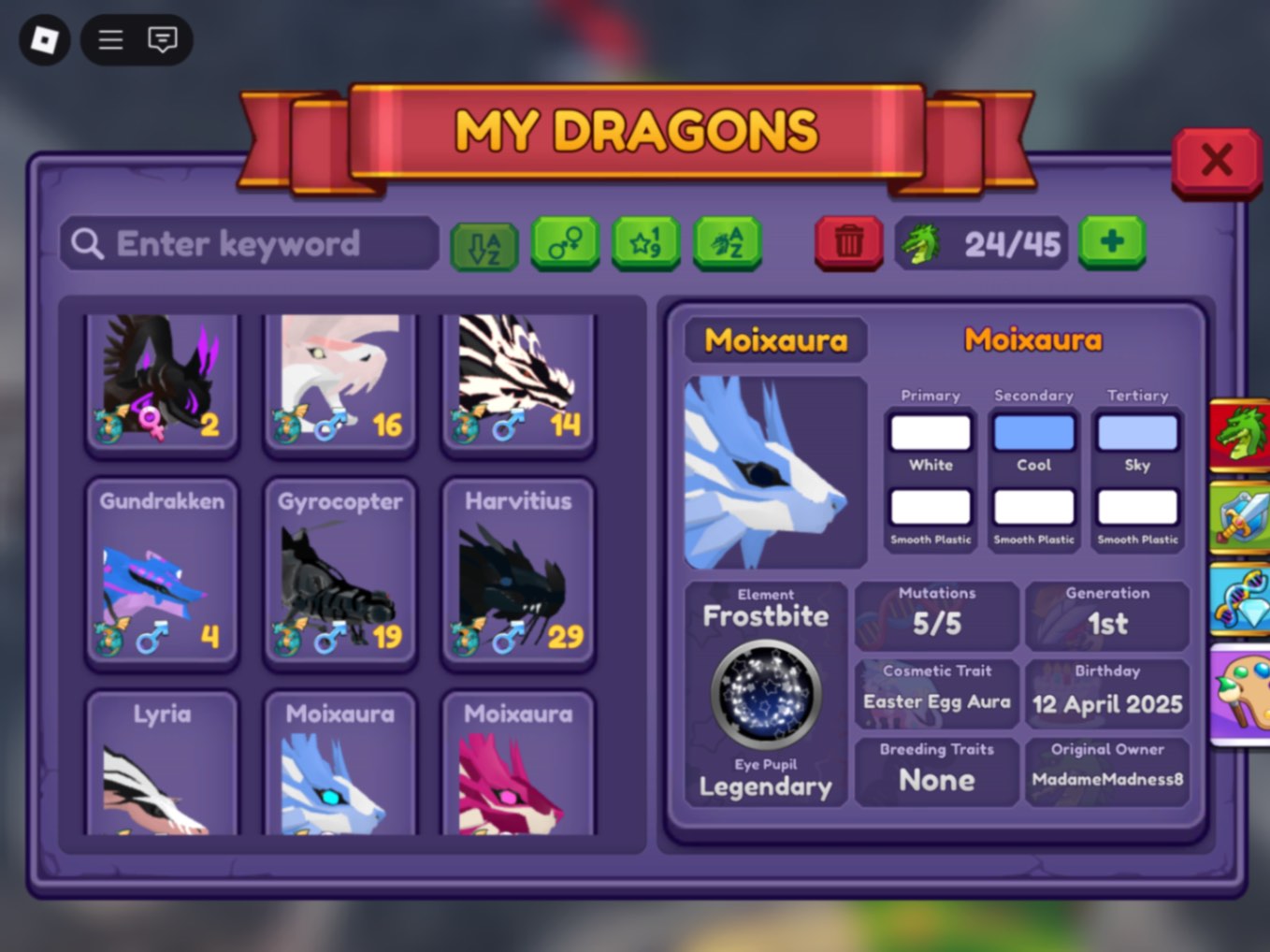1270x952 pixels.
Task: Open the search magnifier icon
Action: pyautogui.click(x=86, y=244)
